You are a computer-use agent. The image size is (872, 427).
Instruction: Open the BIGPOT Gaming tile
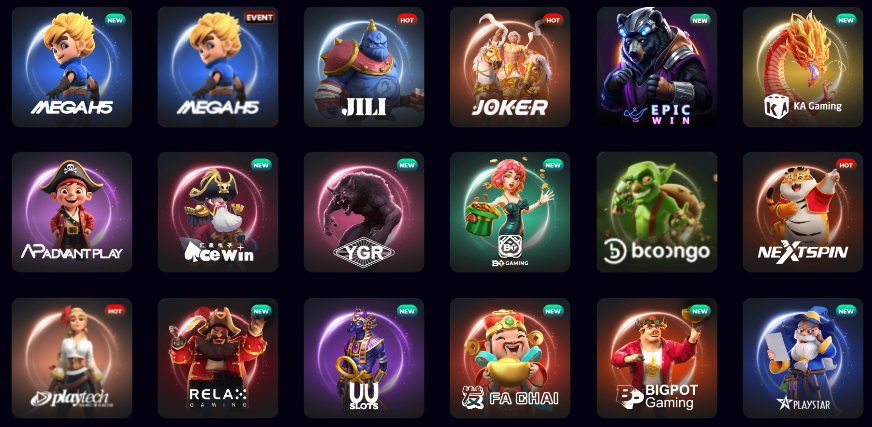(x=657, y=358)
